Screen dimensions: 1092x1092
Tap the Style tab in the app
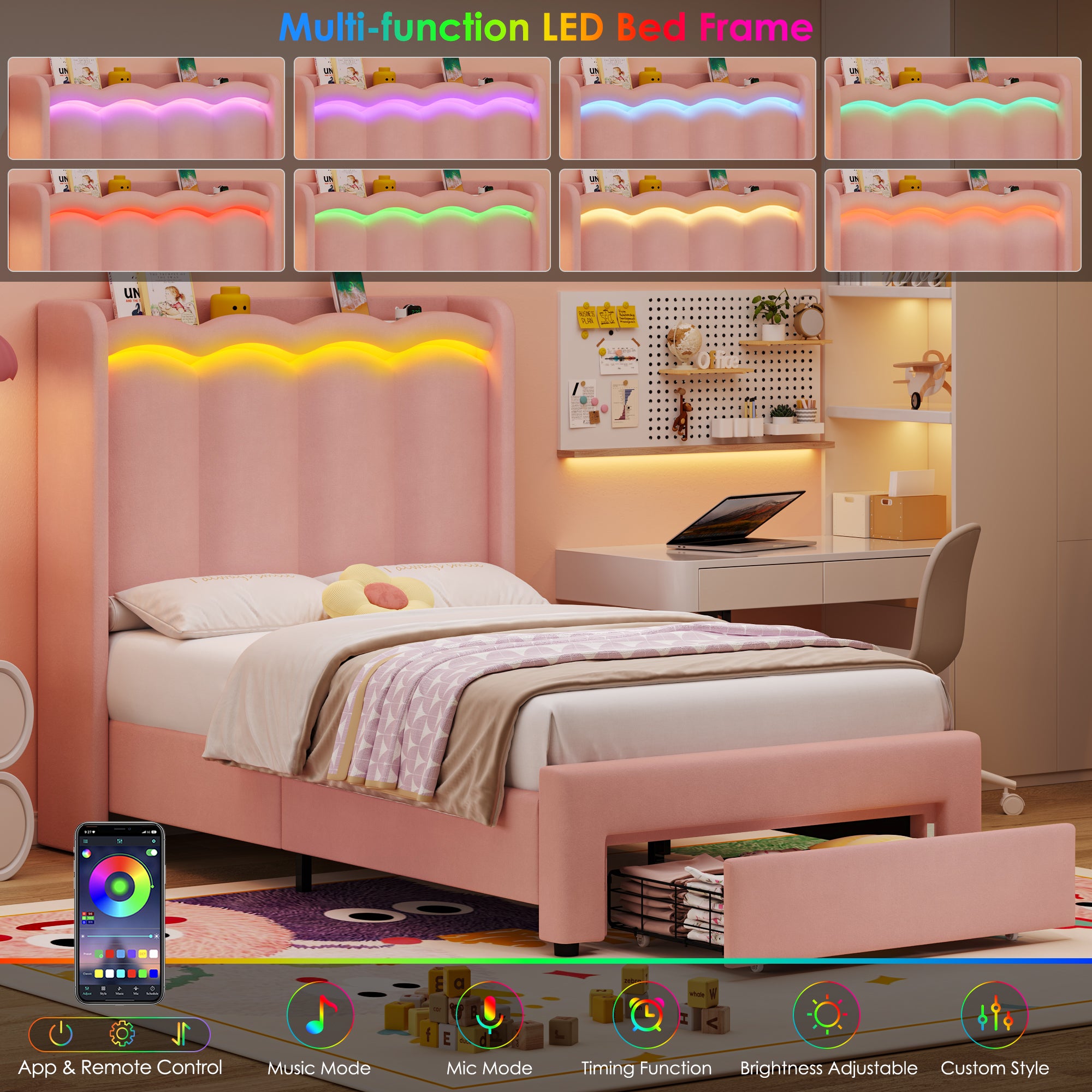click(103, 990)
